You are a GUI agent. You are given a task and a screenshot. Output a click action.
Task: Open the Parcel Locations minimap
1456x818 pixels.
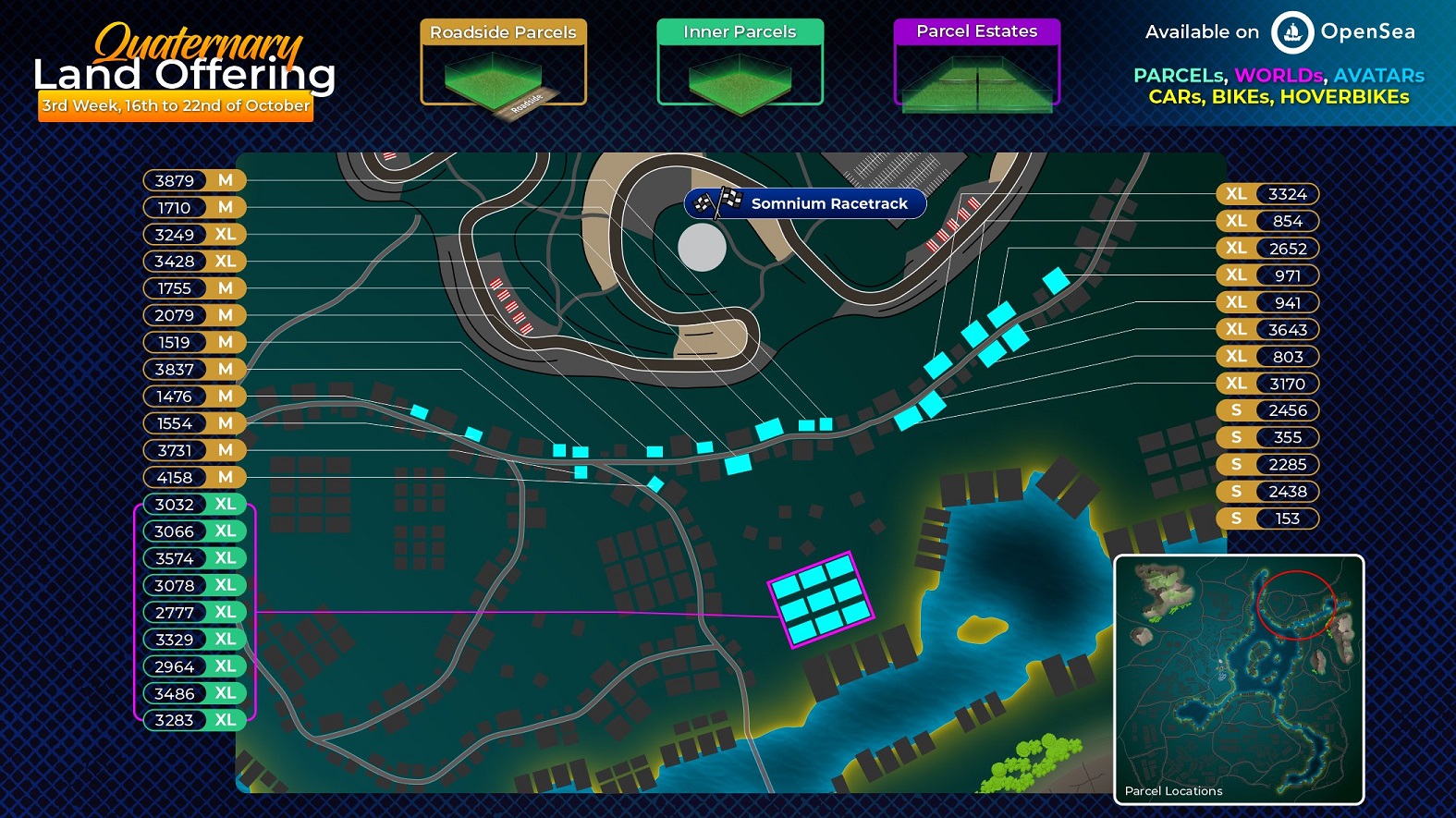[x=1239, y=679]
